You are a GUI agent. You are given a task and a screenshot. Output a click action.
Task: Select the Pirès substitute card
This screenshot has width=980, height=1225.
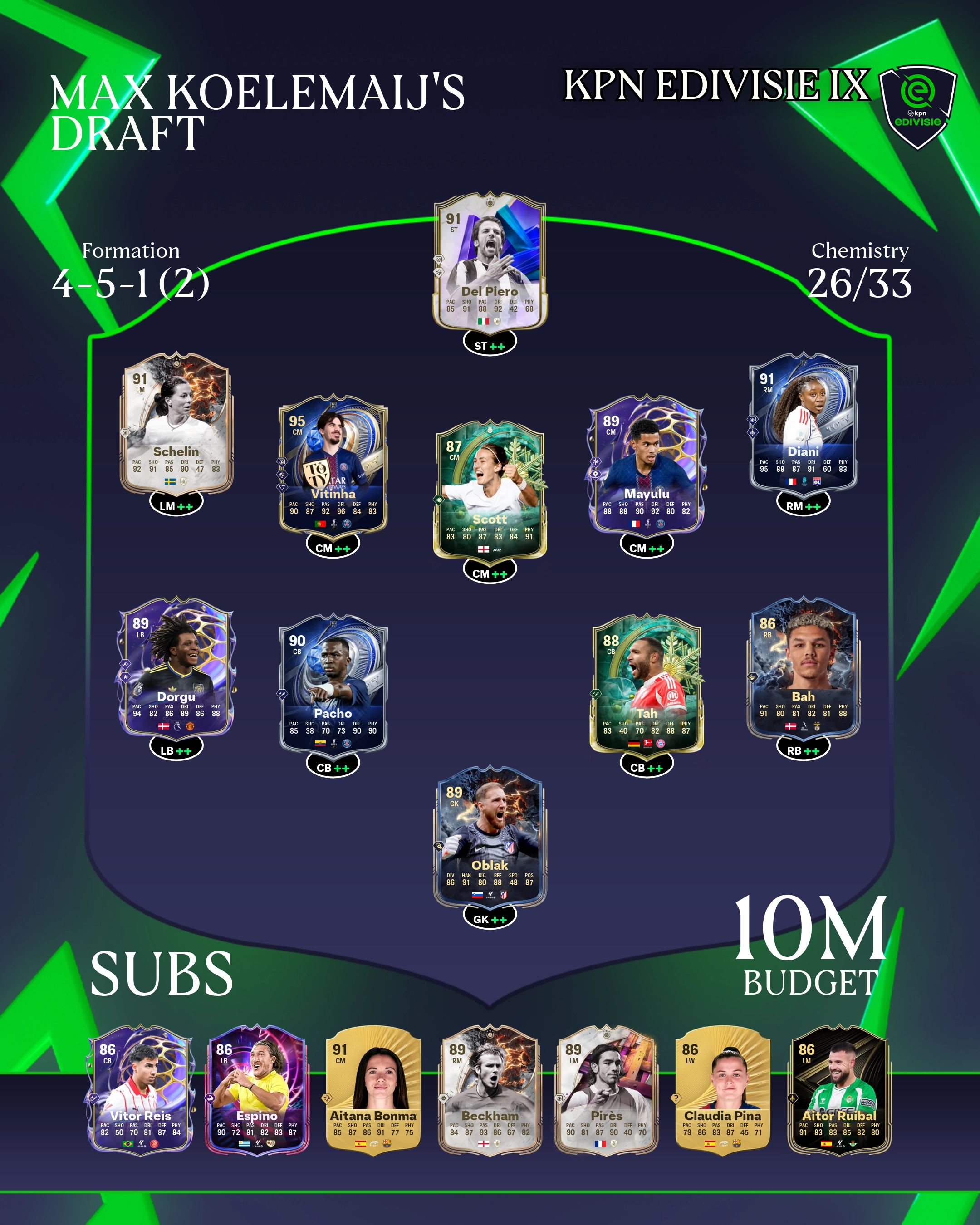coord(606,1090)
